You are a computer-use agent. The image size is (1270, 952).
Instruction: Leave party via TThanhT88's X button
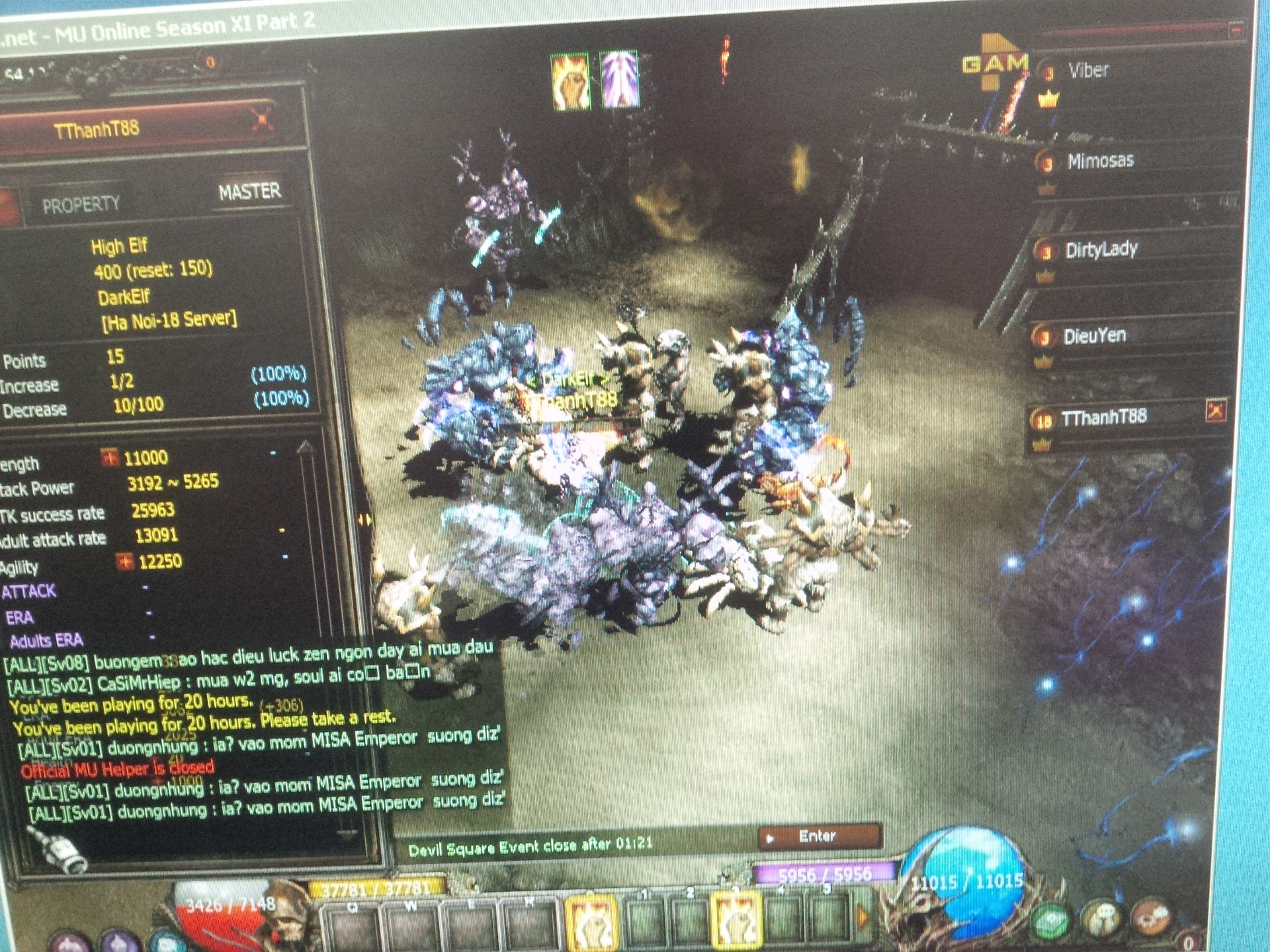1216,411
